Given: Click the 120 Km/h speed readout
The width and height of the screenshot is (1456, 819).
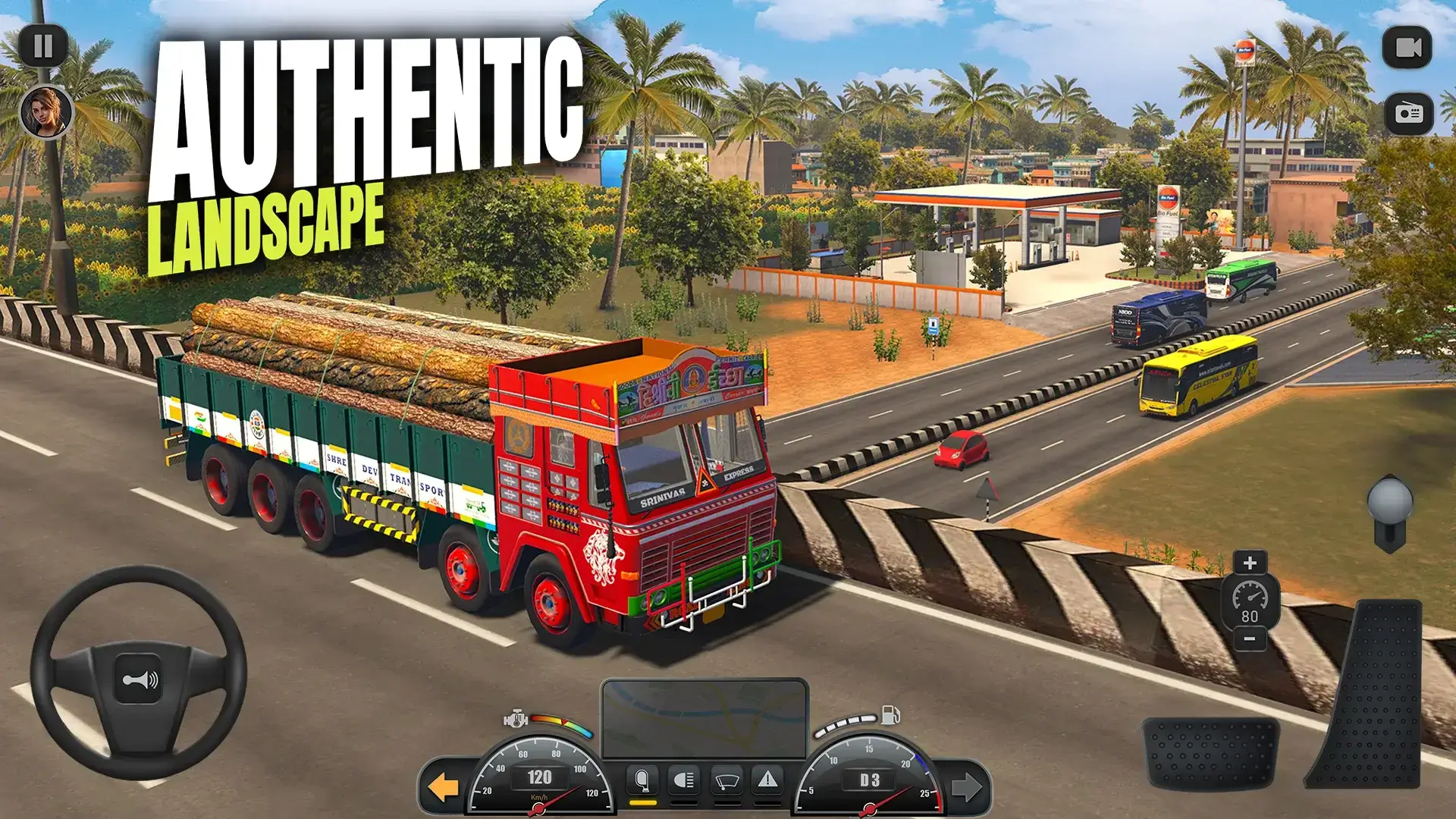Looking at the screenshot, I should click(539, 777).
